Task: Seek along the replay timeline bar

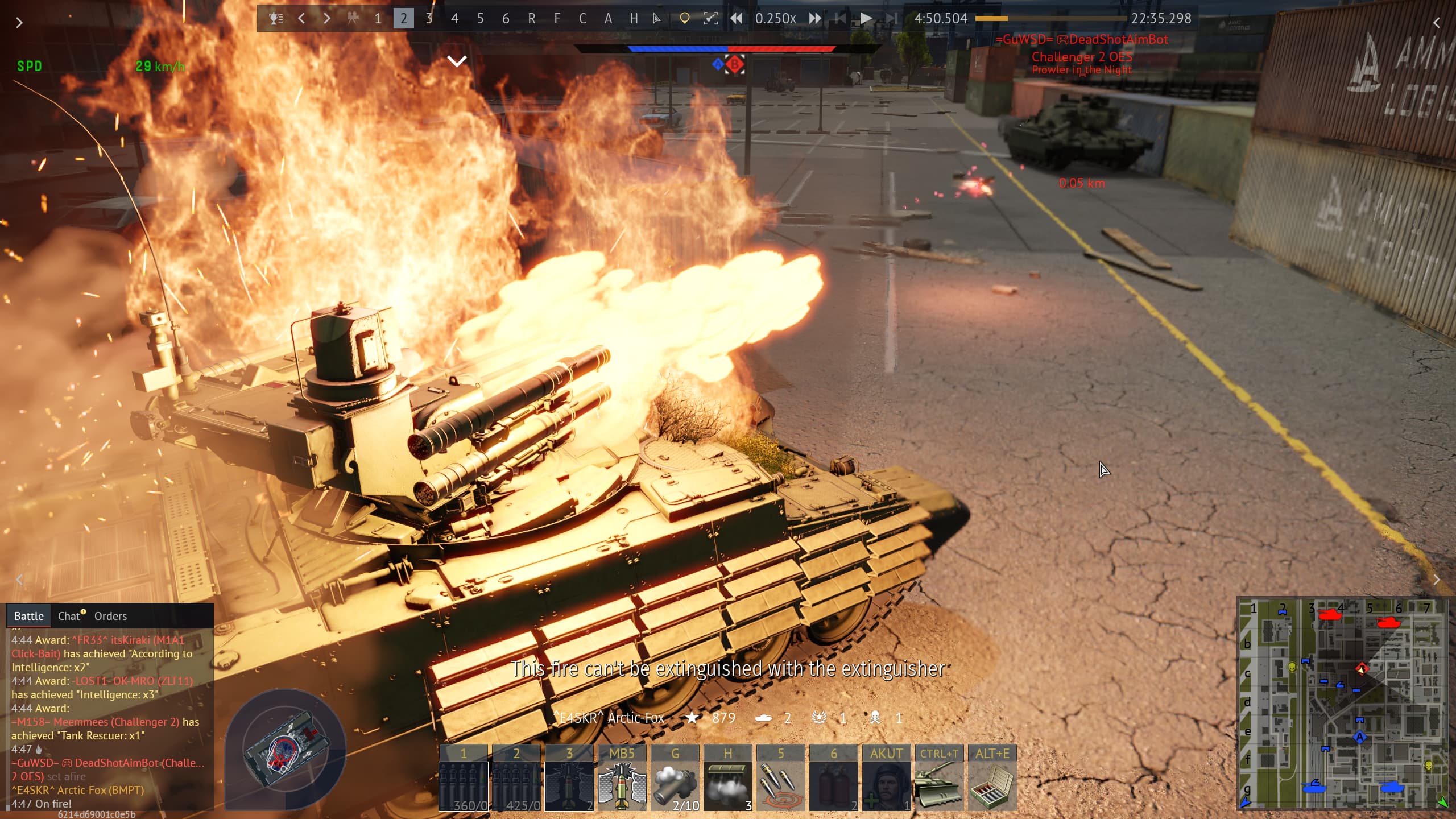Action: click(x=1050, y=19)
